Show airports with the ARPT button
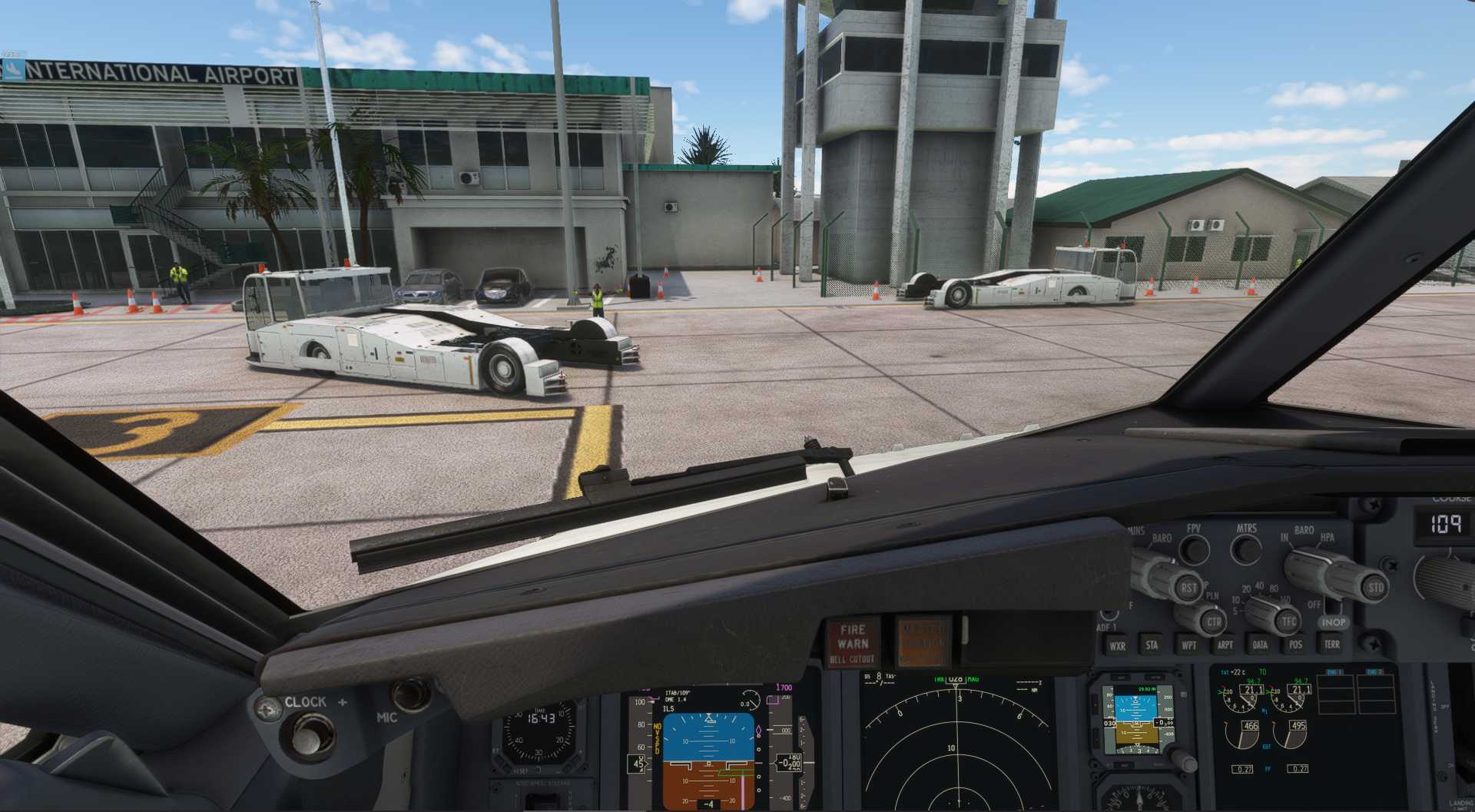Screen dimensions: 1475x812 1225,645
